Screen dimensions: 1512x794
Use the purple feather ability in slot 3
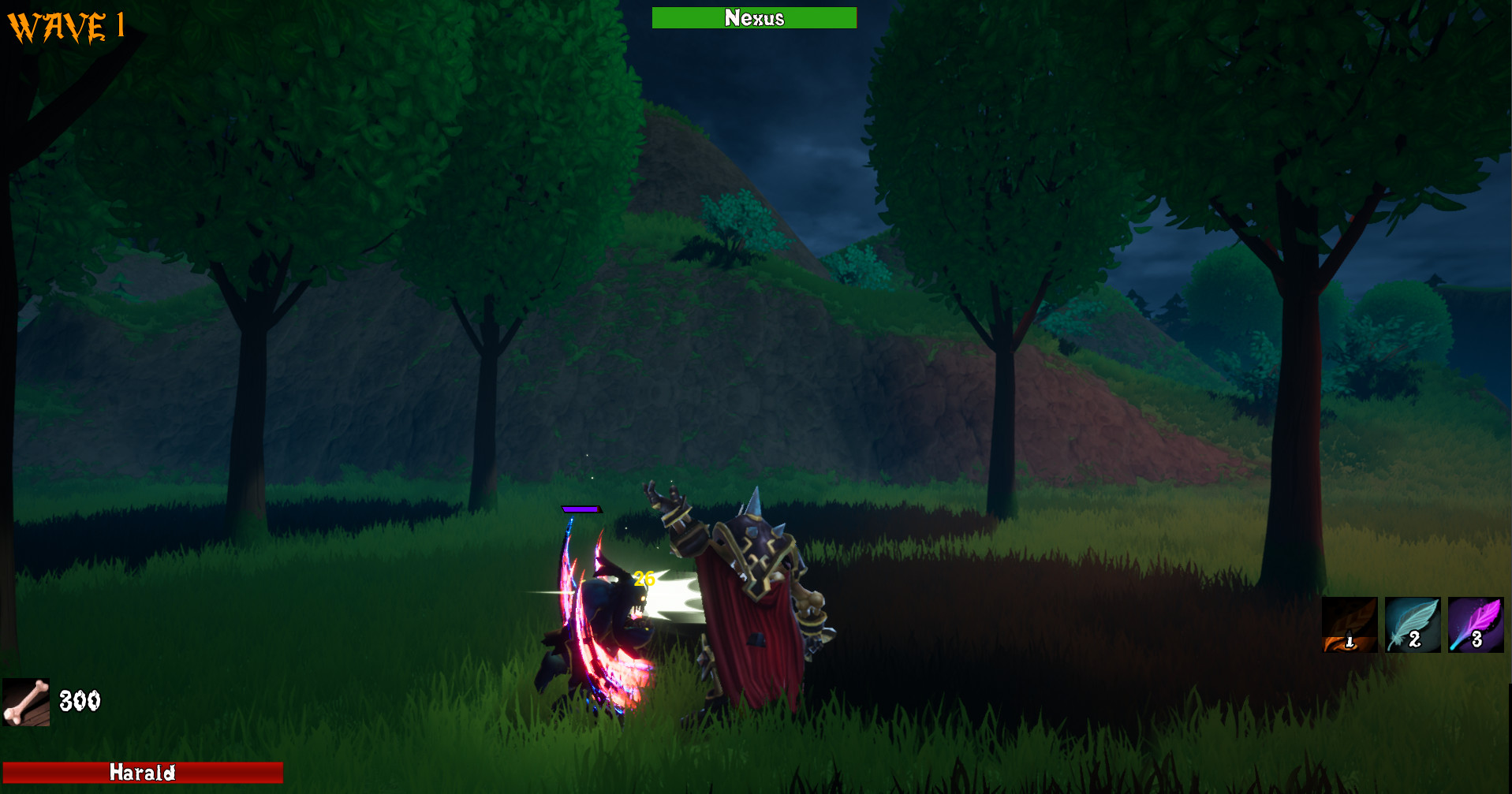coord(1474,625)
